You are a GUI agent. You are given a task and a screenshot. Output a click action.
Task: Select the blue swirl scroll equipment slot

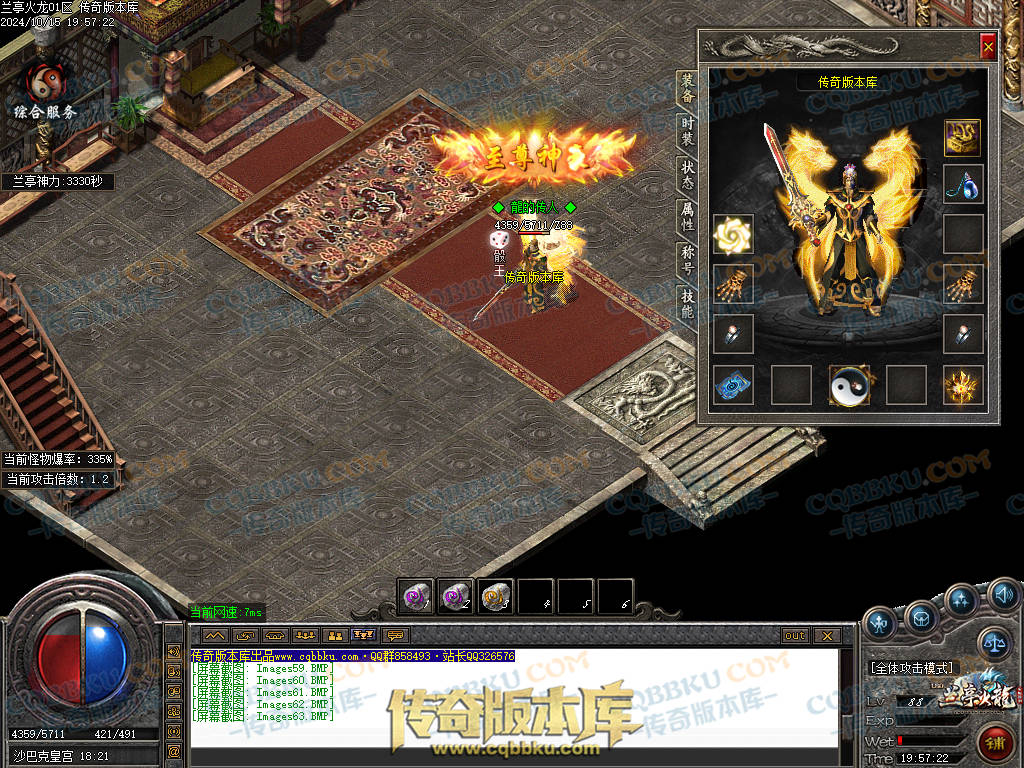pos(733,385)
